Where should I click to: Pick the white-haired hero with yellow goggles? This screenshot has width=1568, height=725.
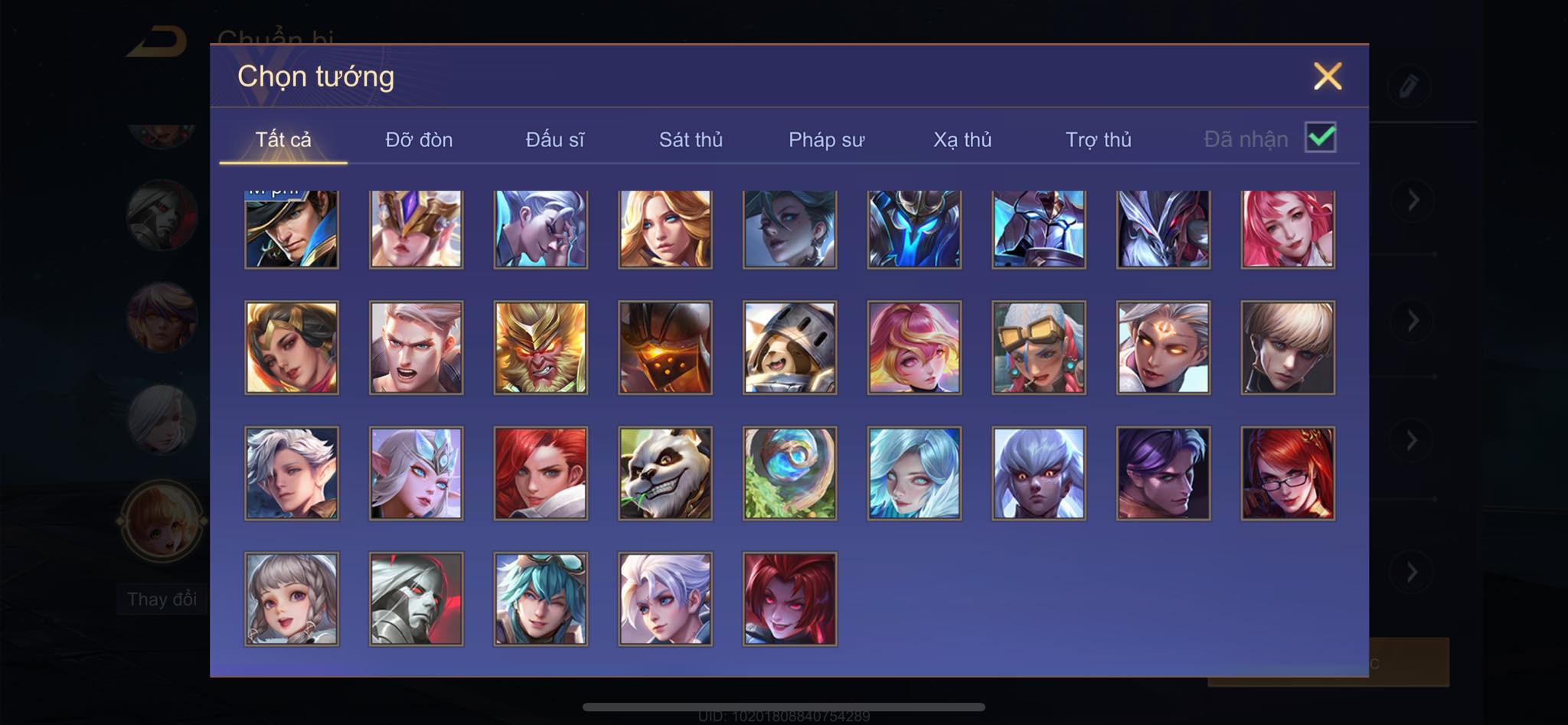1038,348
